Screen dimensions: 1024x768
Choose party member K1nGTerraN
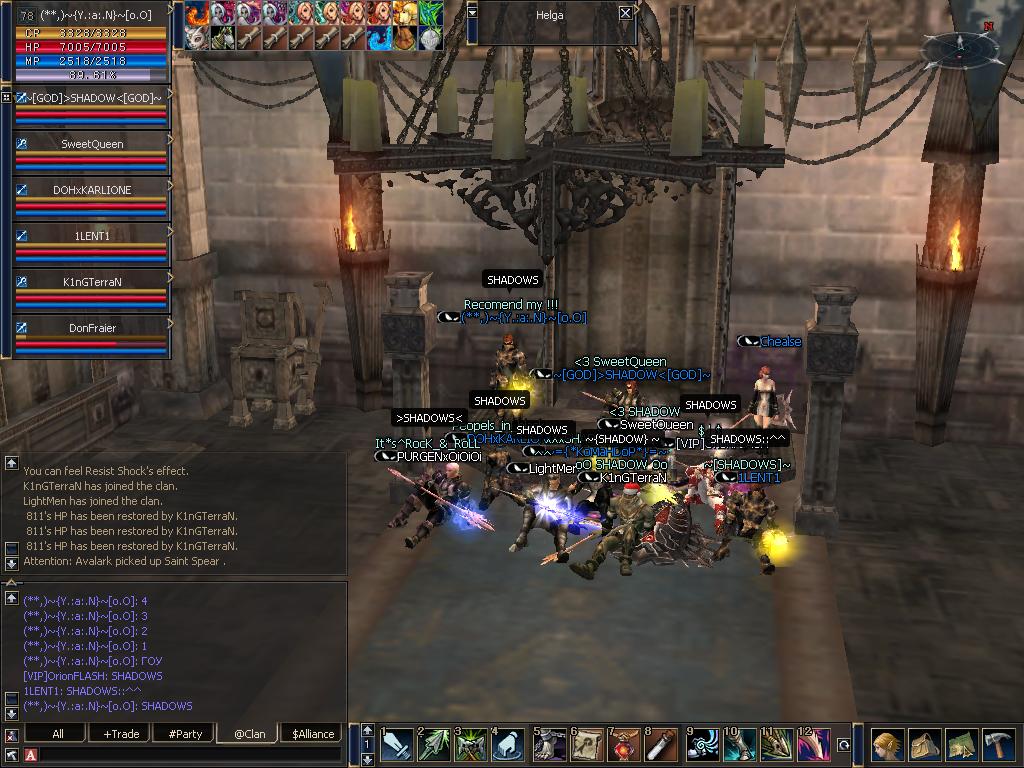[x=92, y=282]
